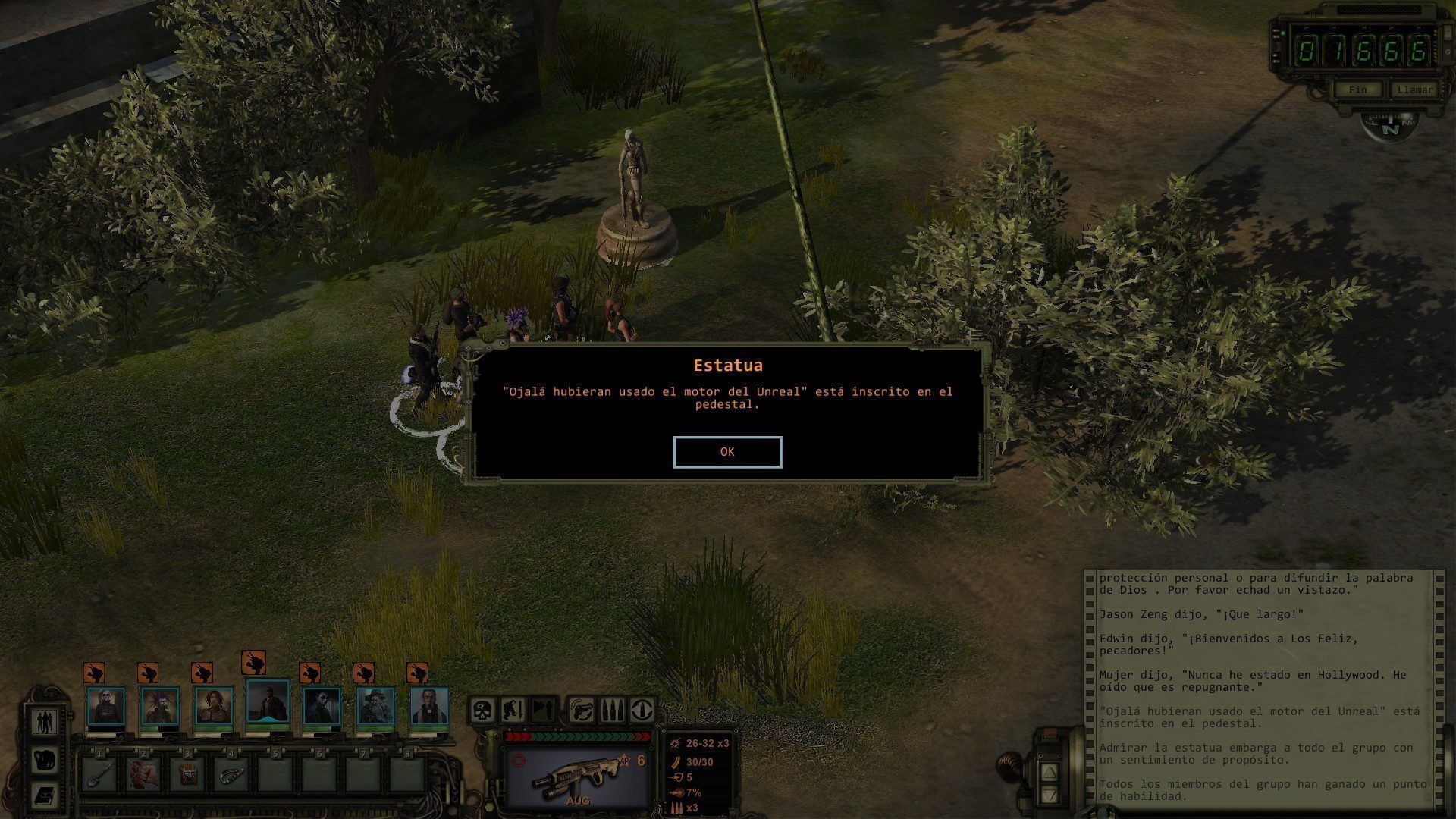This screenshot has height=819, width=1456.
Task: Select the purple-mohawk punk portrait
Action: click(160, 707)
